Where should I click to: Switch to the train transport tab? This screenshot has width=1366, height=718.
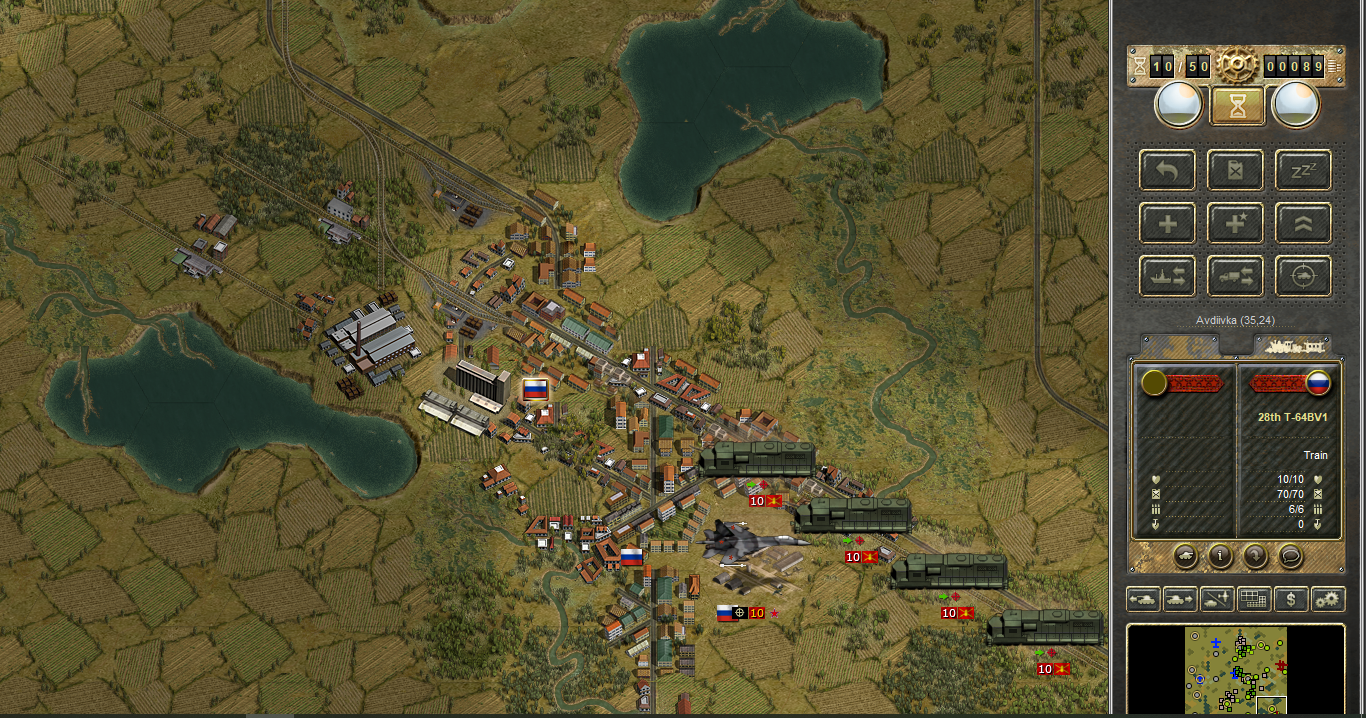pos(1292,346)
